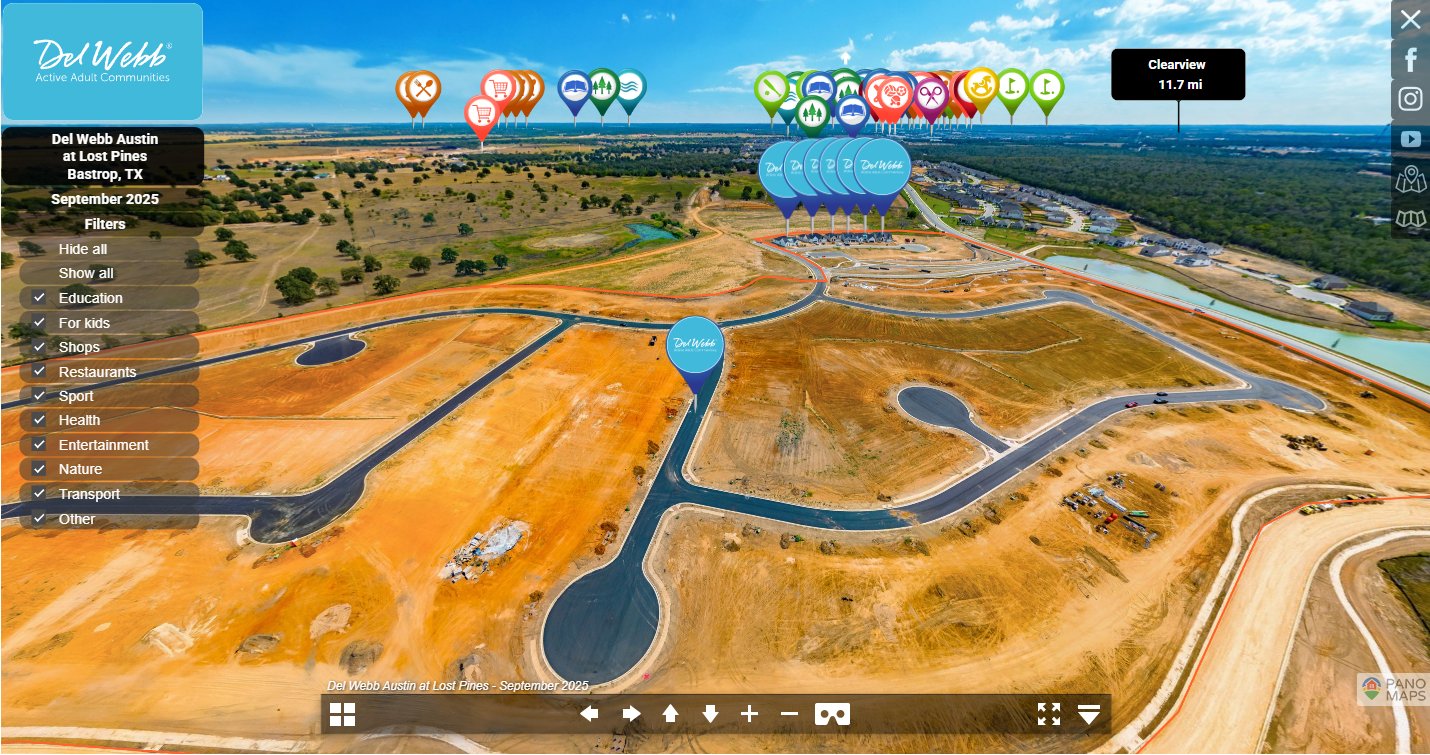
Task: Uncheck the Entertainment filter
Action: click(39, 445)
